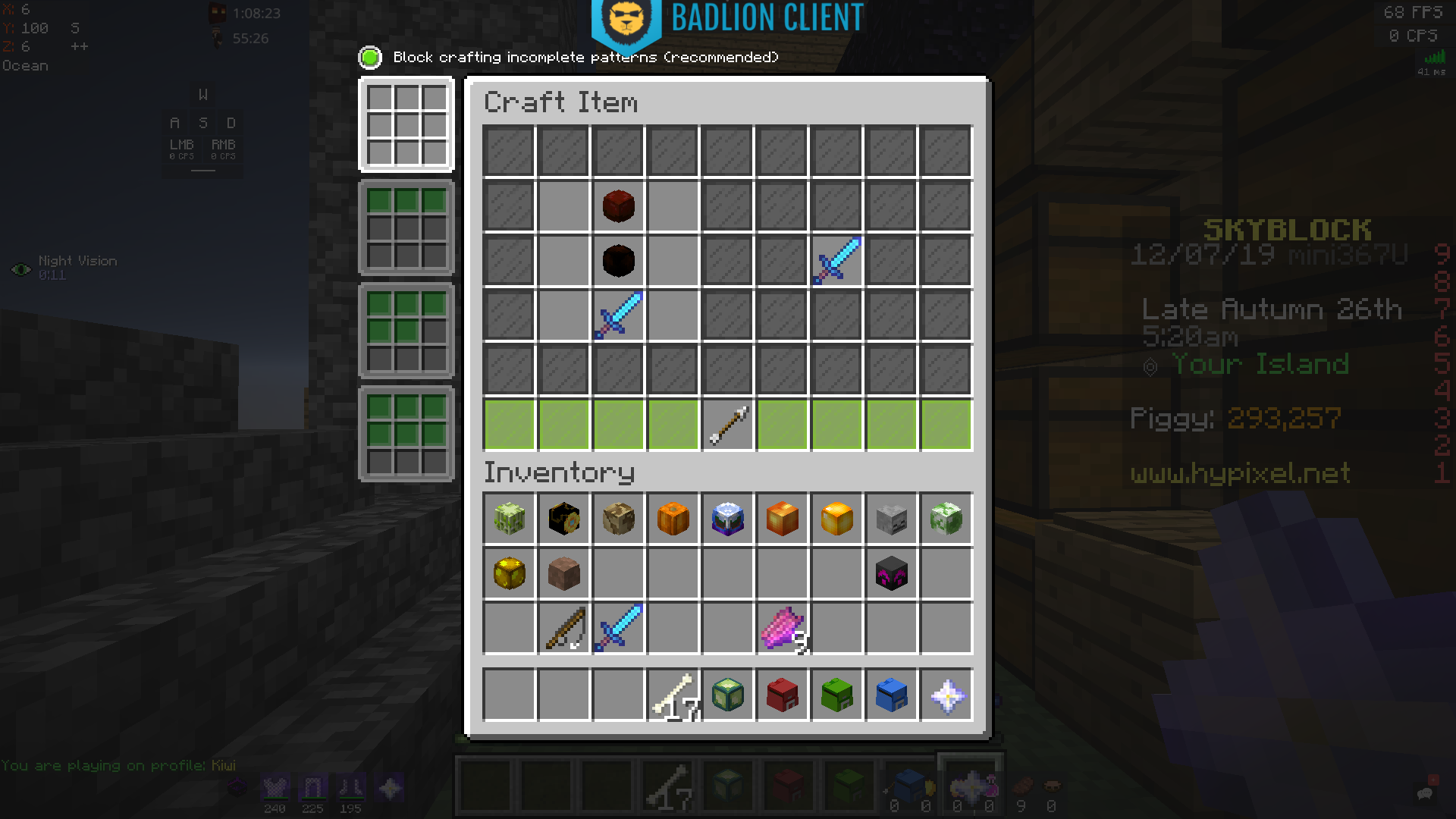Click the coal block in the crafting grid
Screen dimensions: 1456x819
coord(618,261)
